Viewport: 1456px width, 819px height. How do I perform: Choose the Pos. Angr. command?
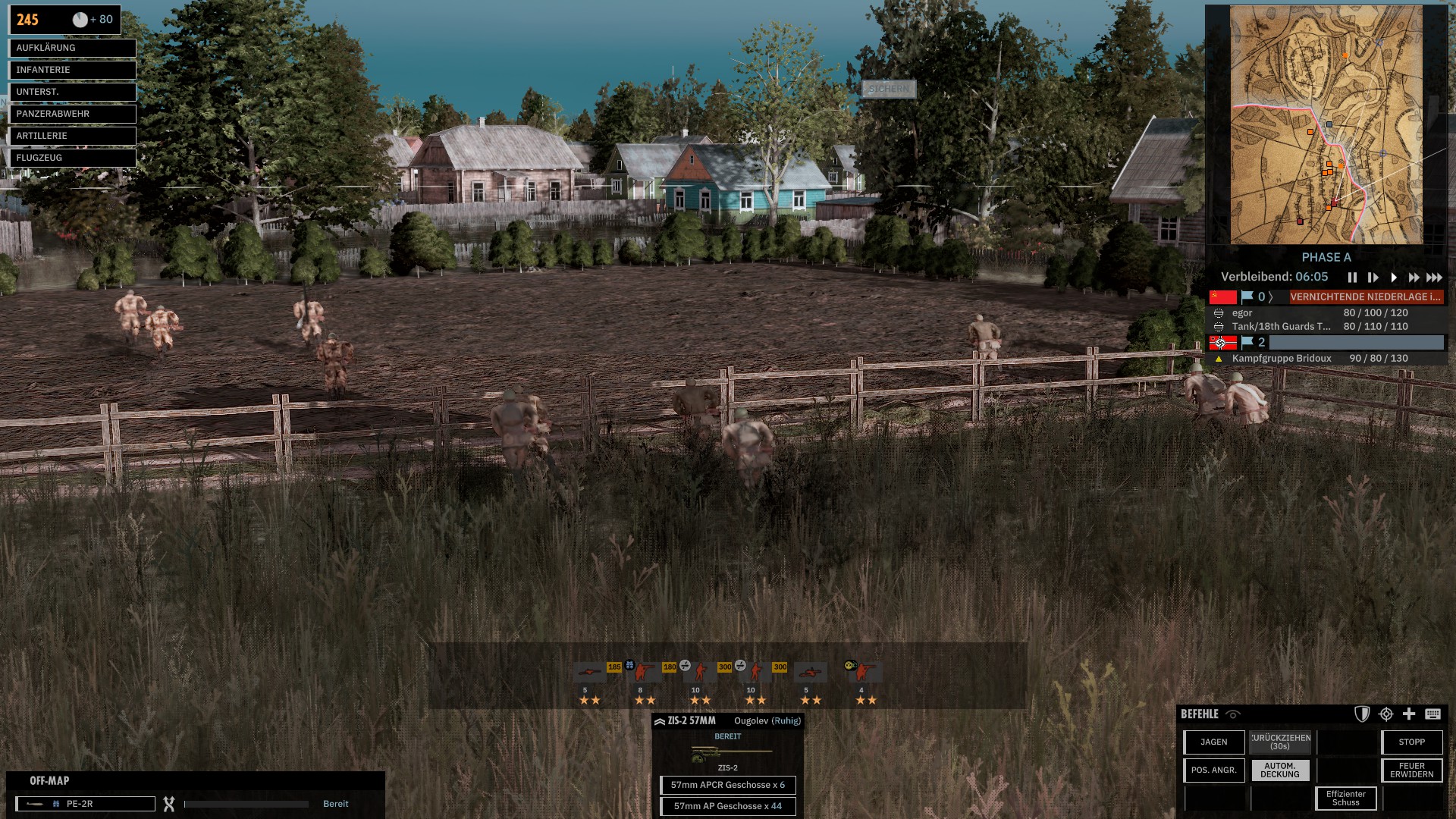[x=1213, y=770]
